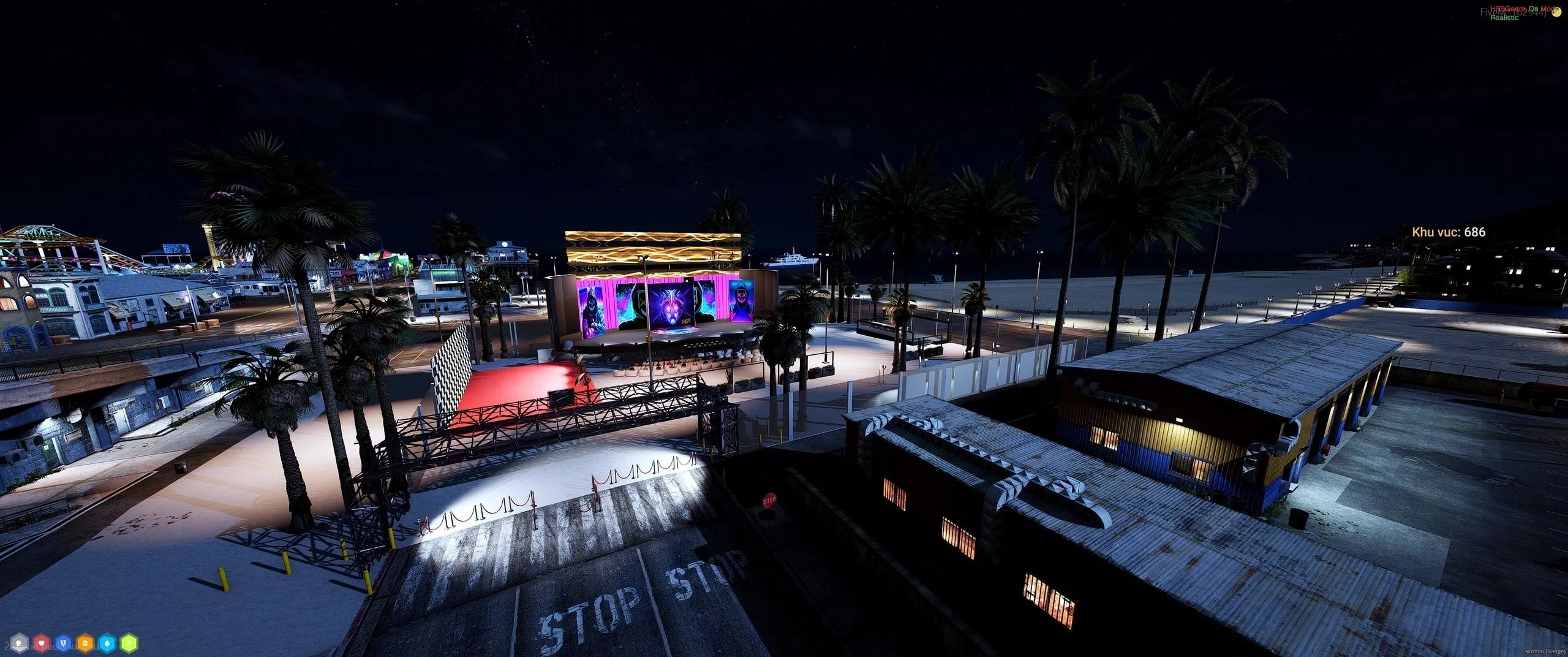Click the blue cracked shield armor hexagon
The width and height of the screenshot is (1568, 657).
(63, 643)
